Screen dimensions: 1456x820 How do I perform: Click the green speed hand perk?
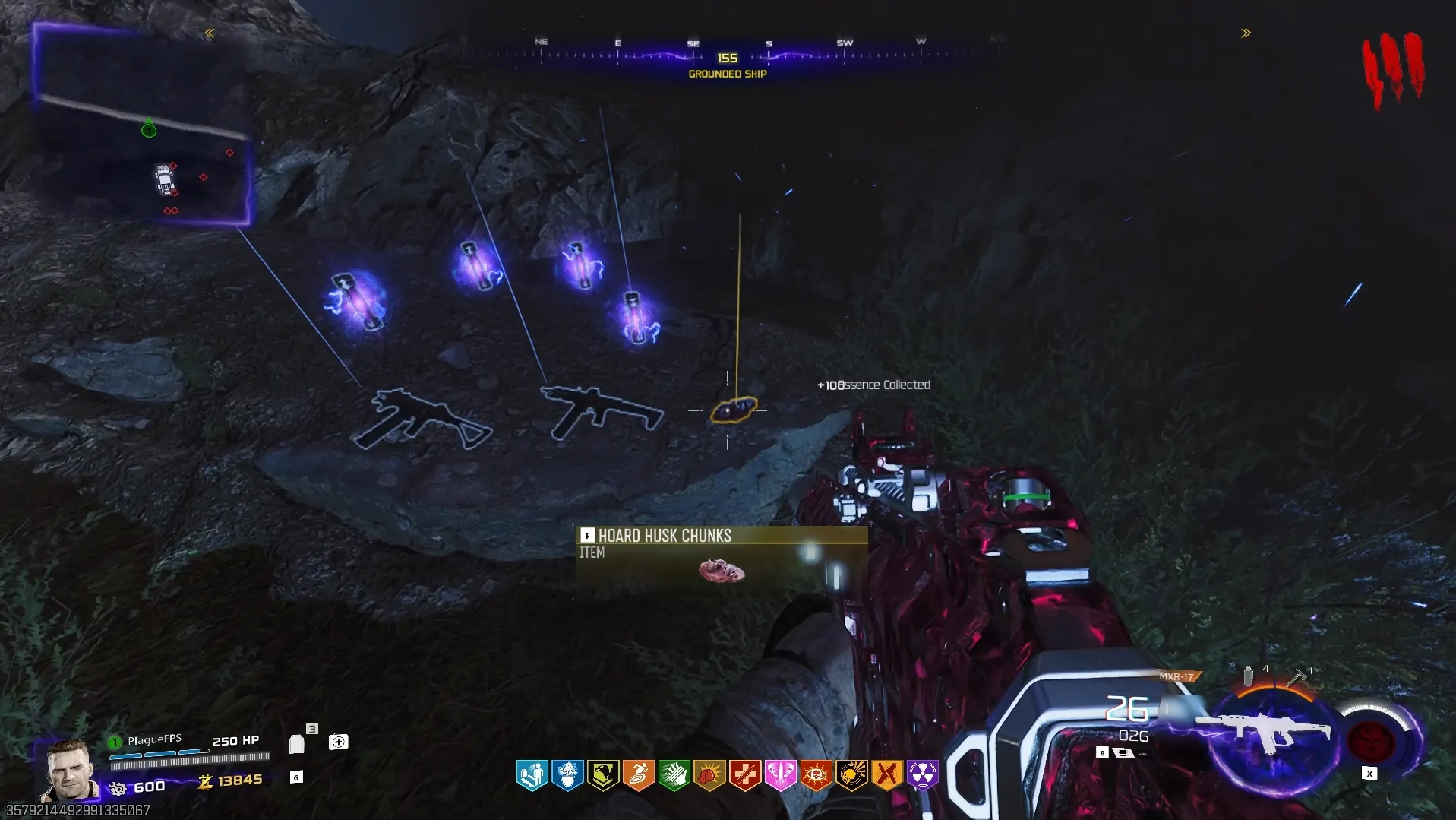tap(674, 775)
